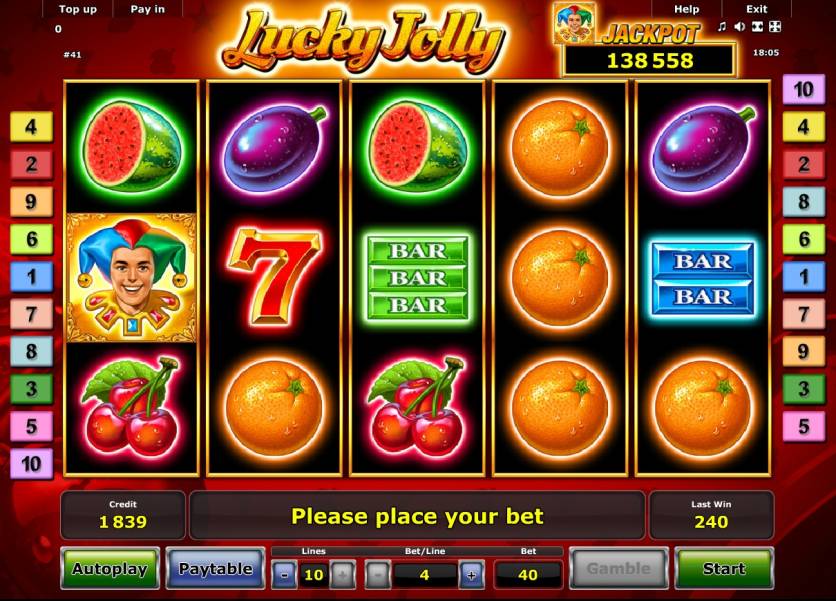This screenshot has height=601, width=836.
Task: Decrease the number of Lines
Action: pyautogui.click(x=284, y=575)
